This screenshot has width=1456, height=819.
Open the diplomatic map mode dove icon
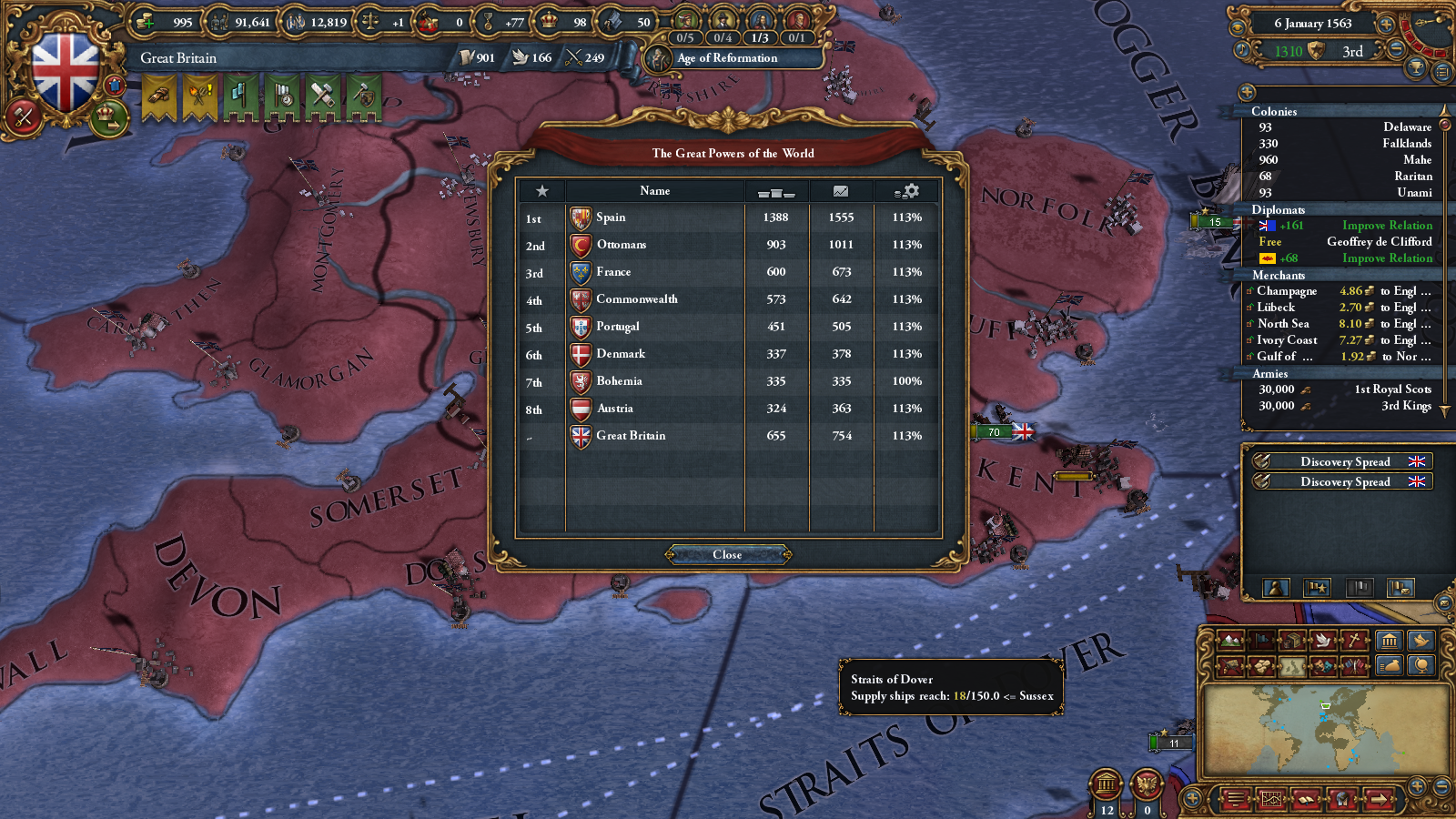click(1321, 640)
